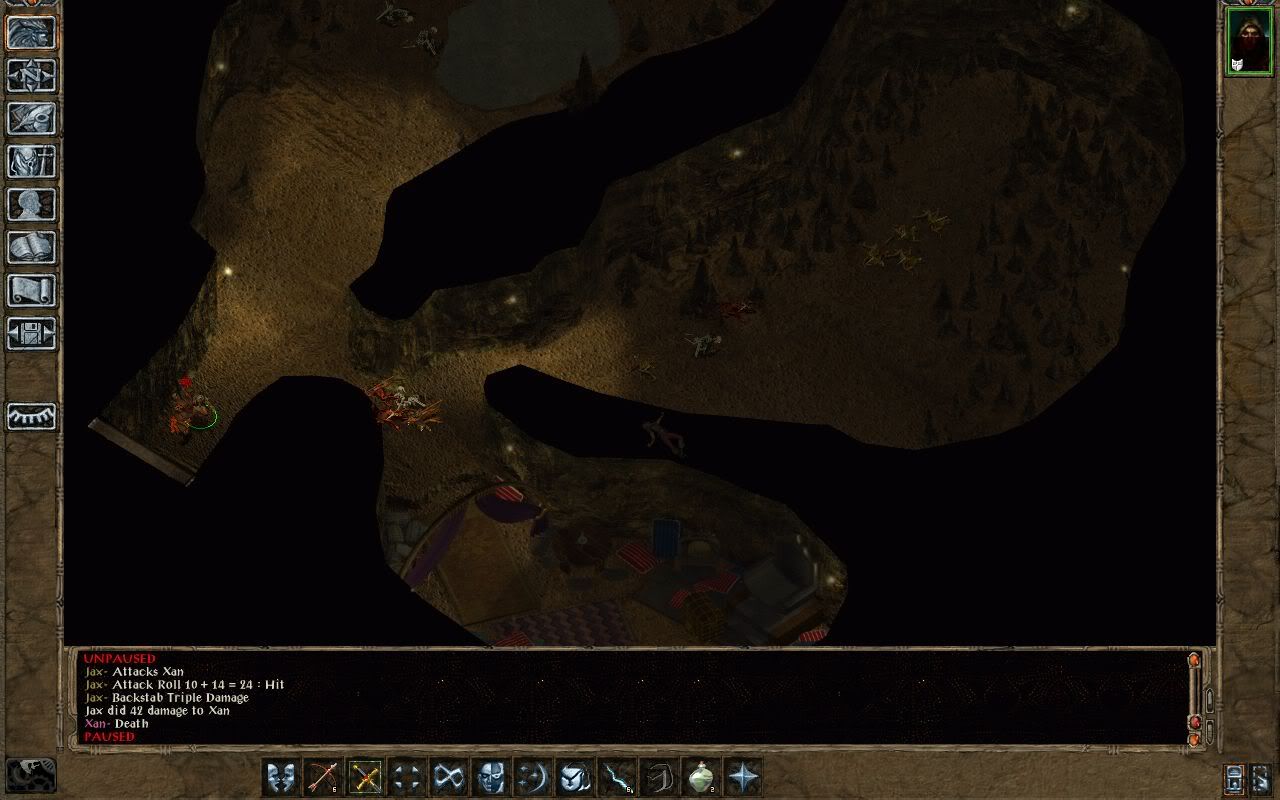Image resolution: width=1280 pixels, height=800 pixels.
Task: Open the priest scroll button
Action: (31, 290)
